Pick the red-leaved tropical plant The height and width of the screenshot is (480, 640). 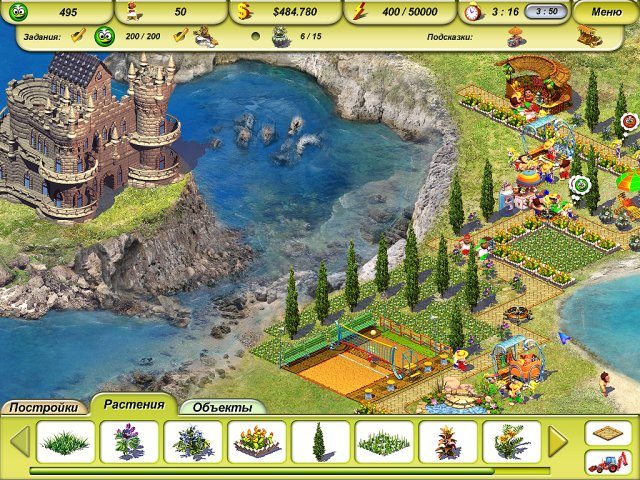pyautogui.click(x=447, y=441)
